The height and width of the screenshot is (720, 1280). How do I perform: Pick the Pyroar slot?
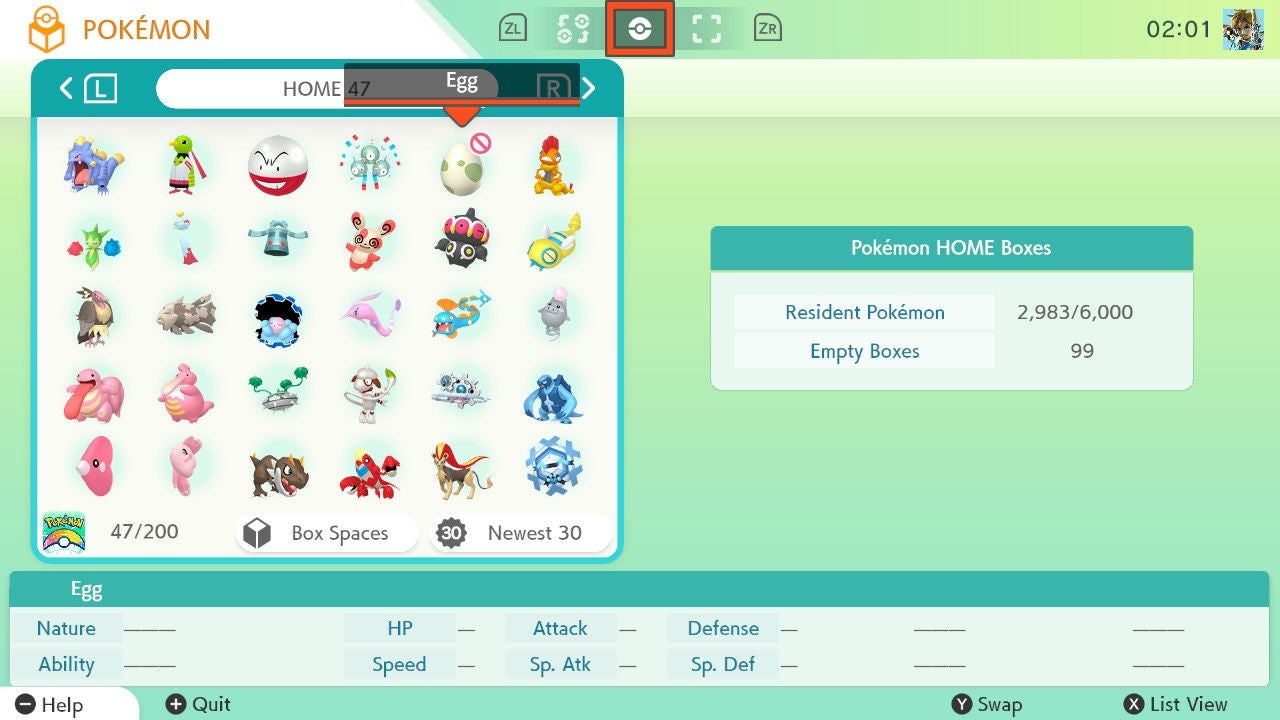point(461,467)
